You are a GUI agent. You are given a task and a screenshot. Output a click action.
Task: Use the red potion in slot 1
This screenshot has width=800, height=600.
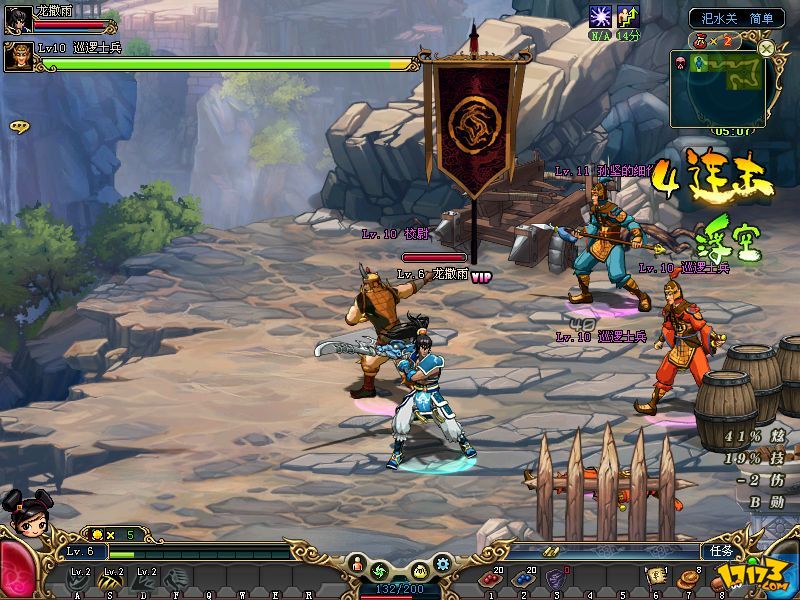click(x=492, y=578)
